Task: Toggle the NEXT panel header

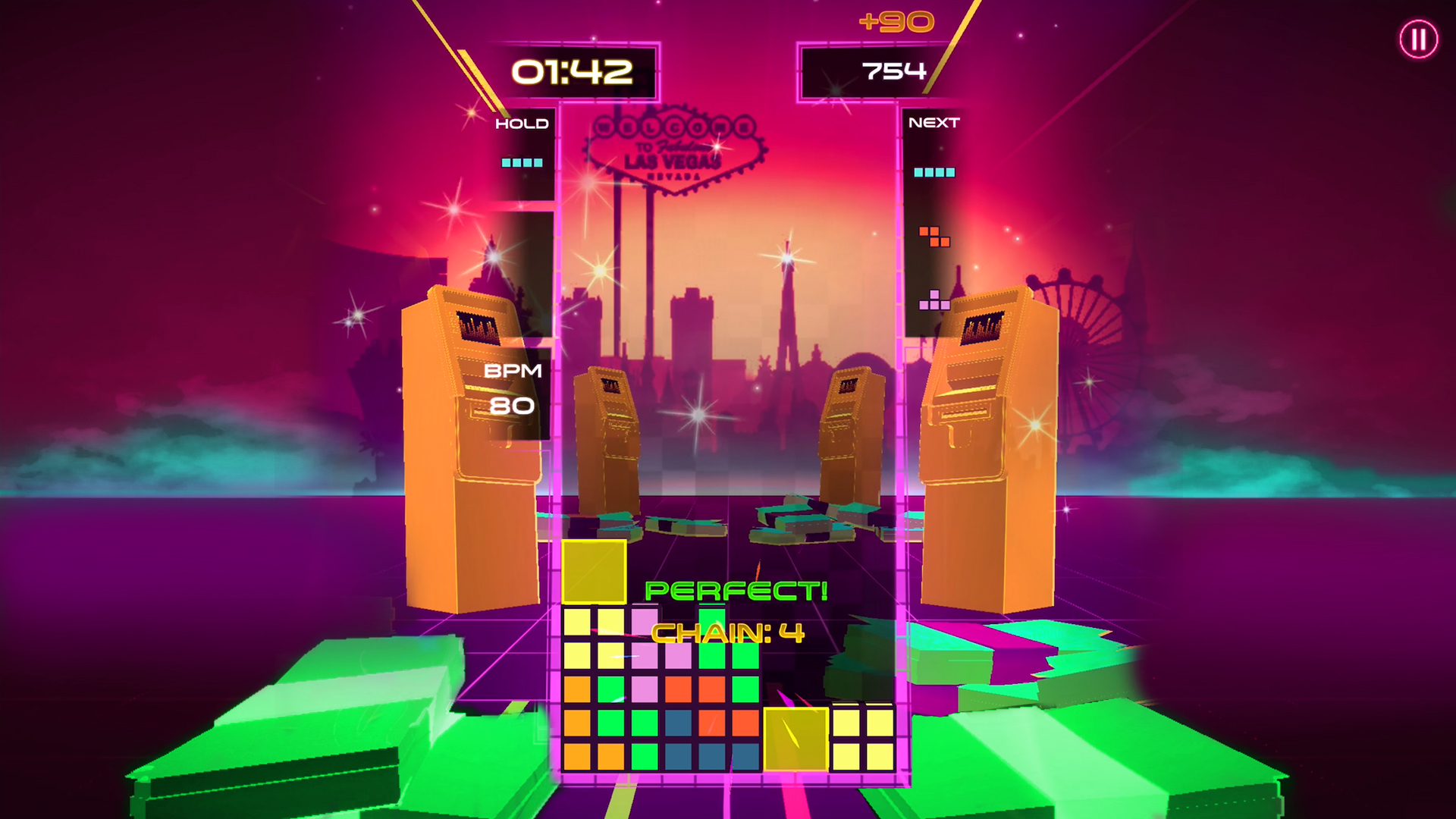Action: point(934,122)
